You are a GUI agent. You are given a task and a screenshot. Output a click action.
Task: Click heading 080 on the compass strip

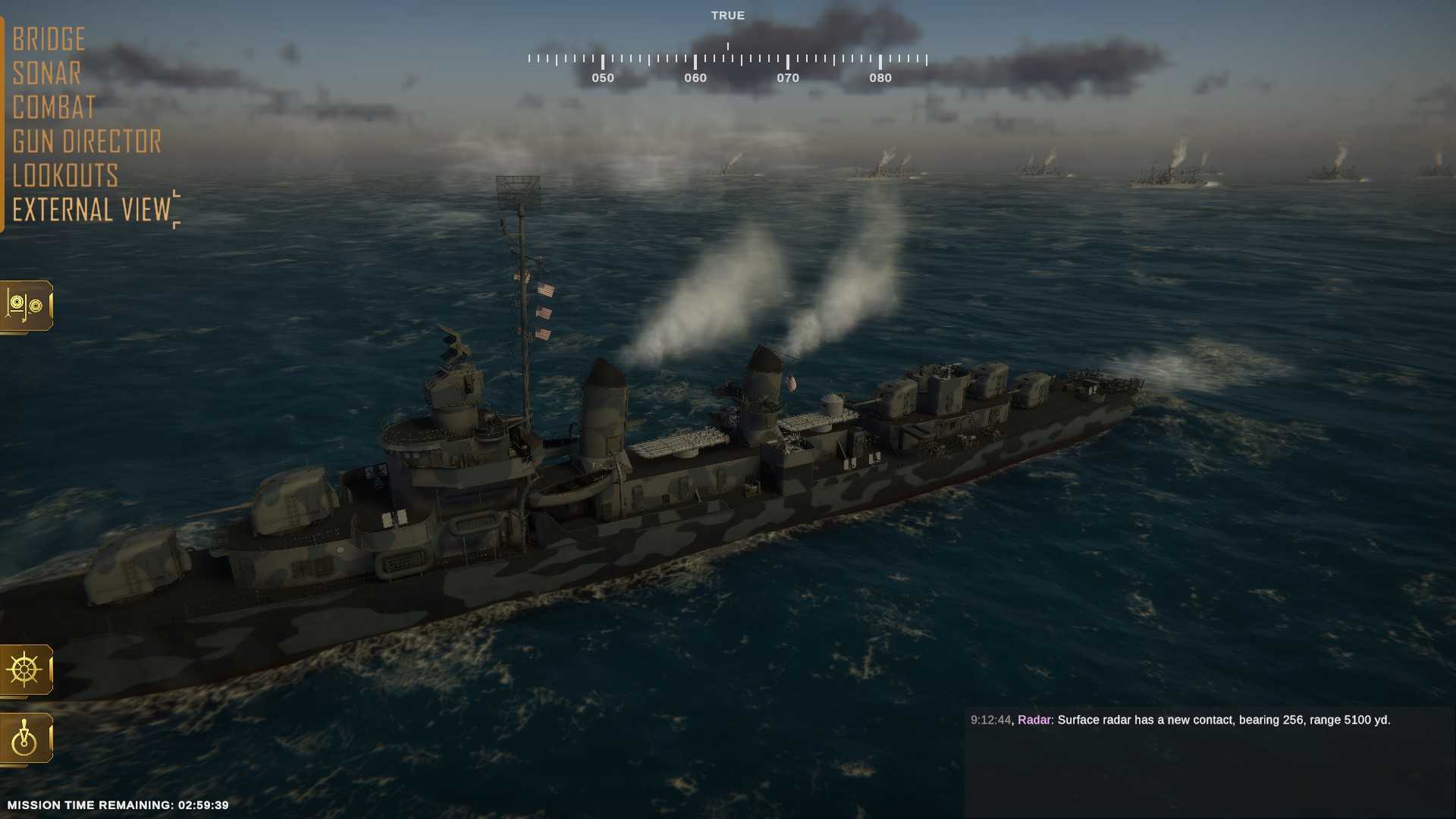pos(880,77)
